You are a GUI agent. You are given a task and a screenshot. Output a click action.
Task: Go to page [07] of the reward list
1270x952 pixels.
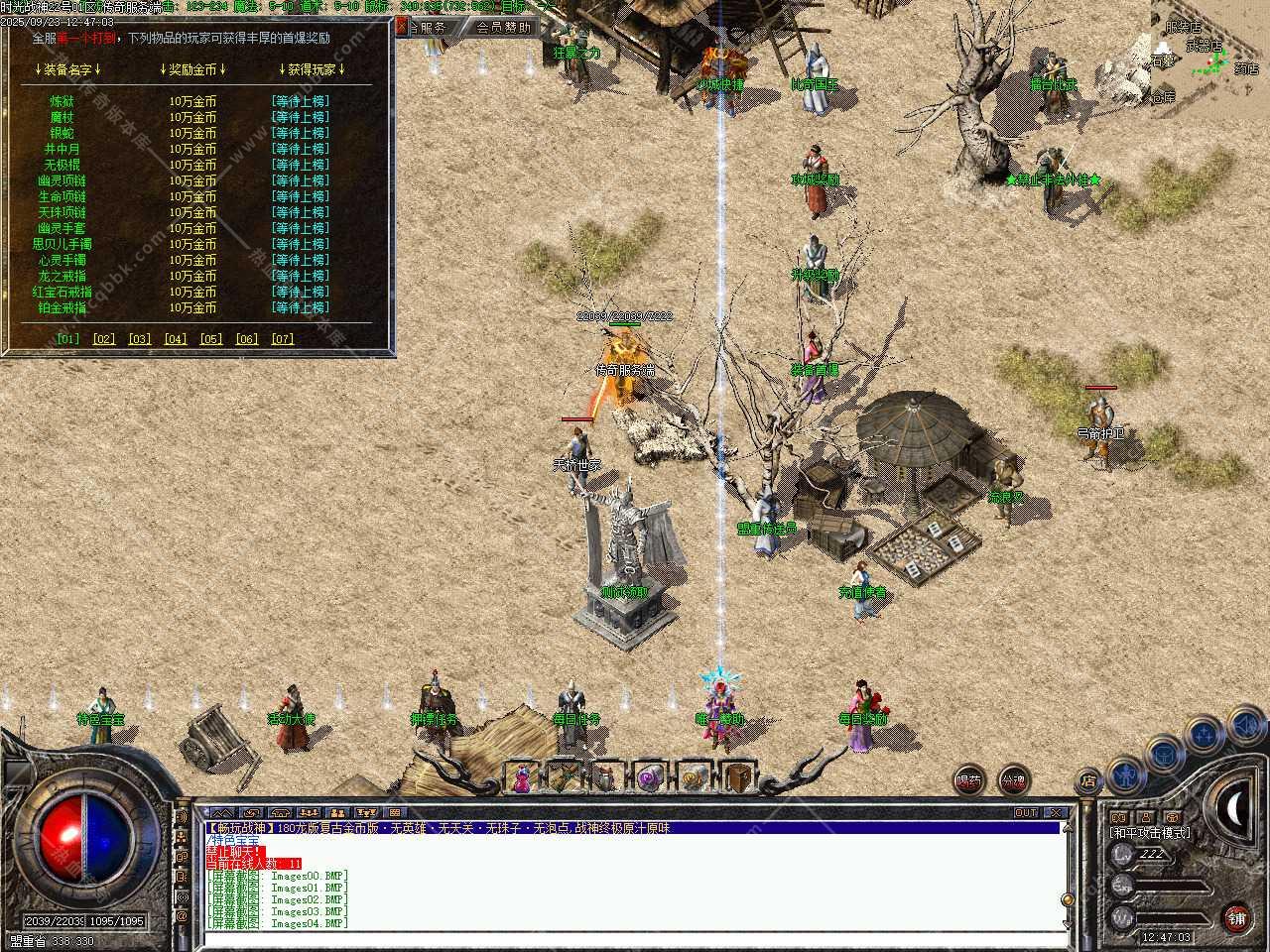coord(283,338)
